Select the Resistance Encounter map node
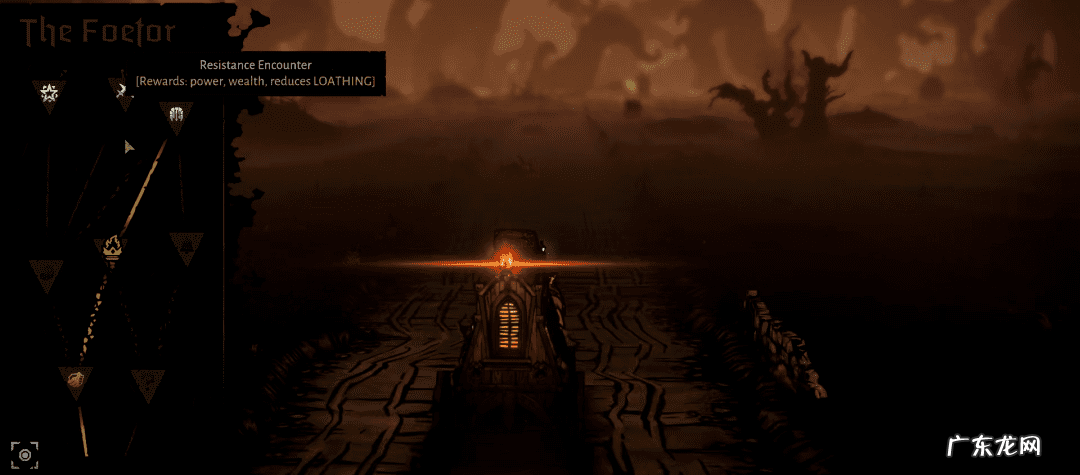The height and width of the screenshot is (475, 1080). 122,92
